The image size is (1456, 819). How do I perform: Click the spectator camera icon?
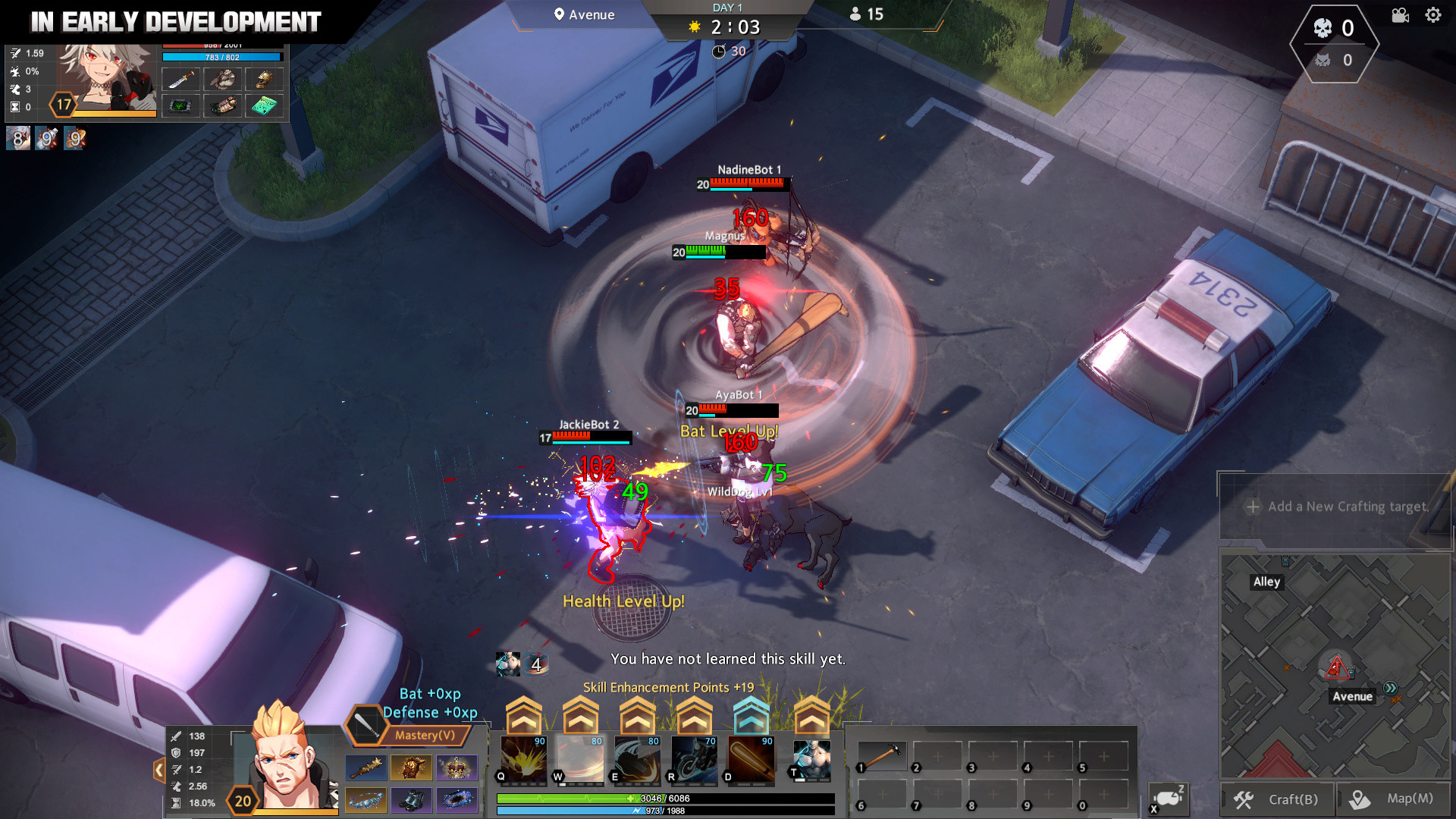[x=1400, y=15]
